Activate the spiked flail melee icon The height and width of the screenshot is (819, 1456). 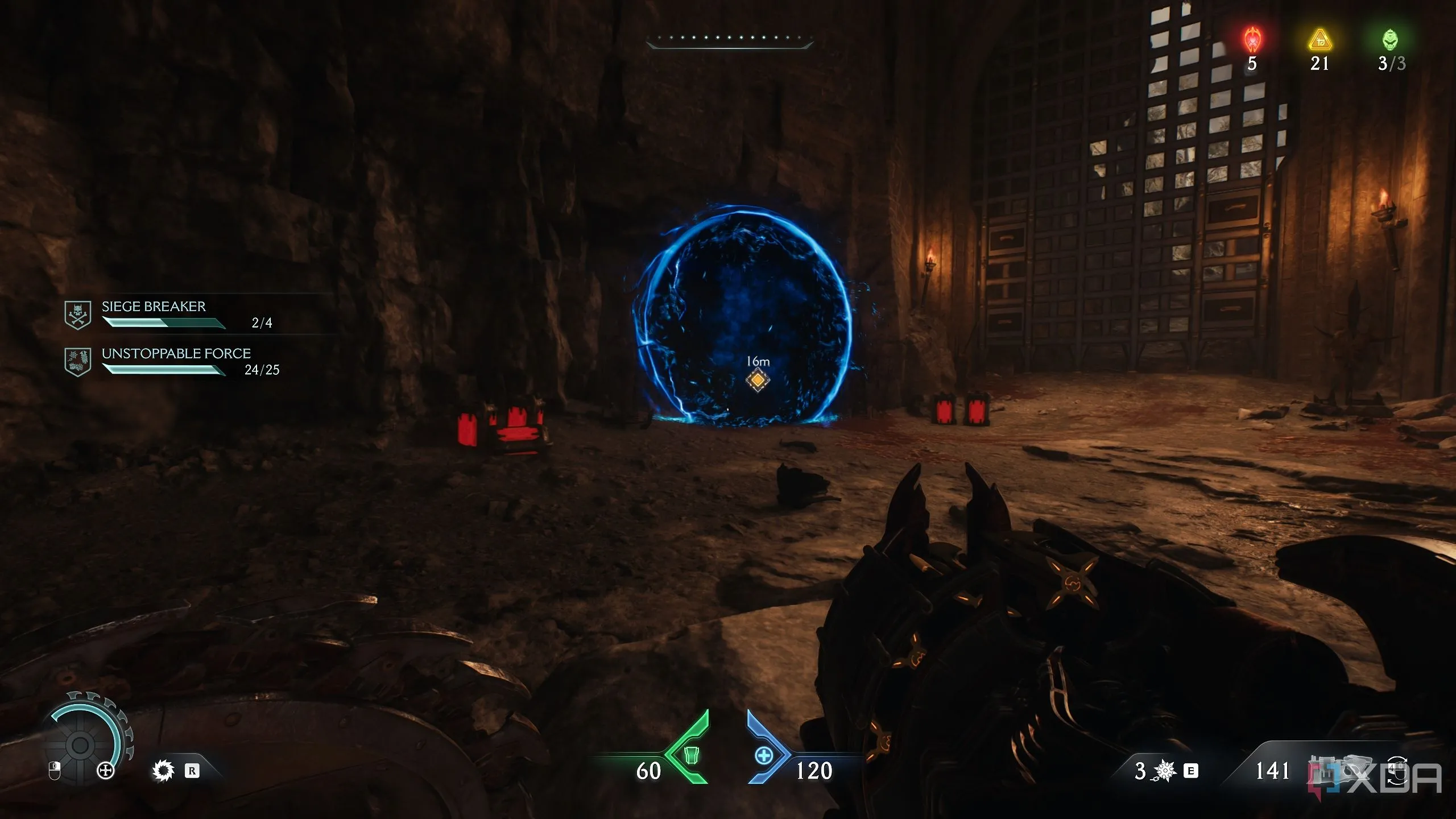coord(1165,771)
